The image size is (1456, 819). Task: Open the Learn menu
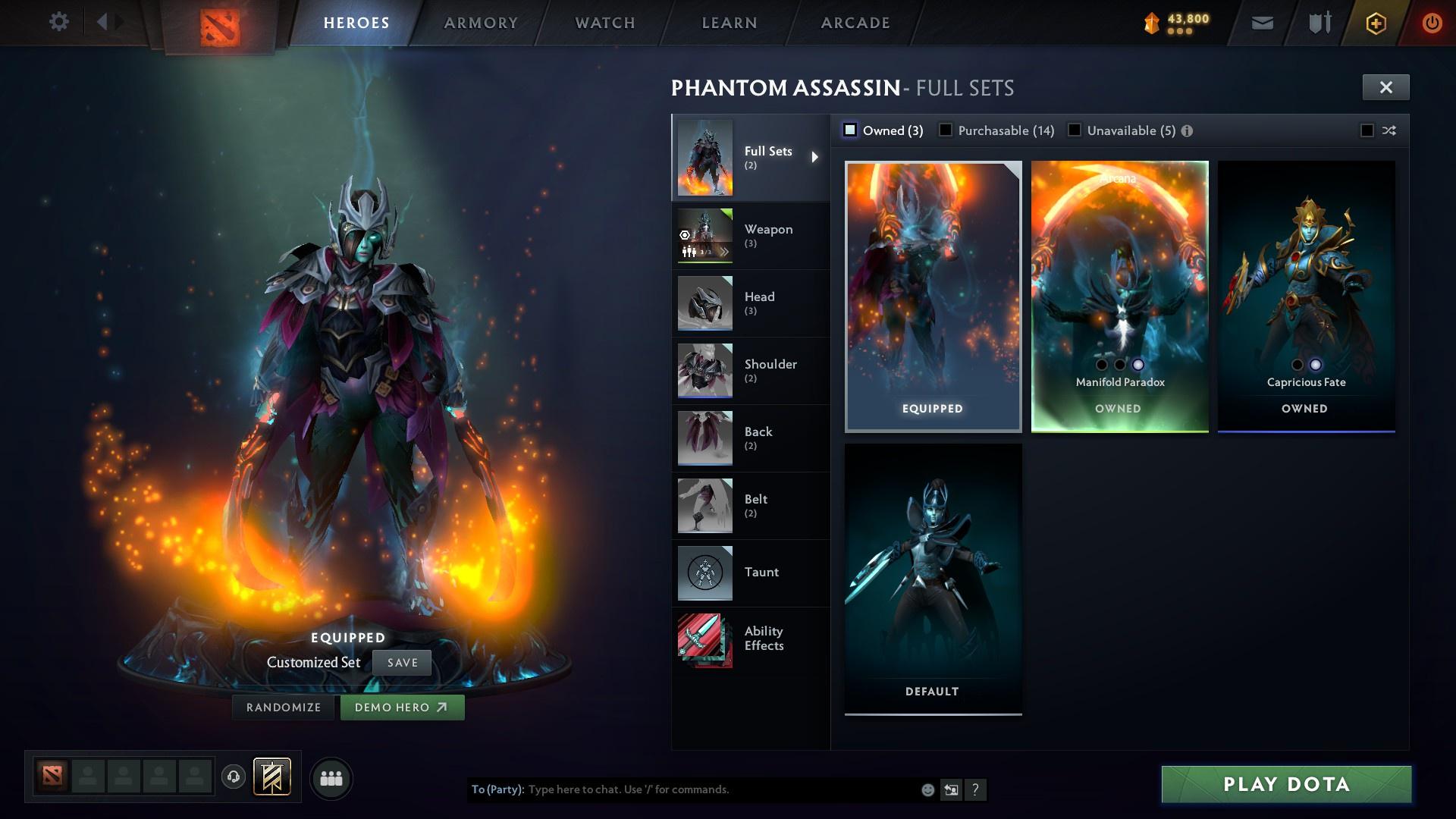pyautogui.click(x=728, y=22)
